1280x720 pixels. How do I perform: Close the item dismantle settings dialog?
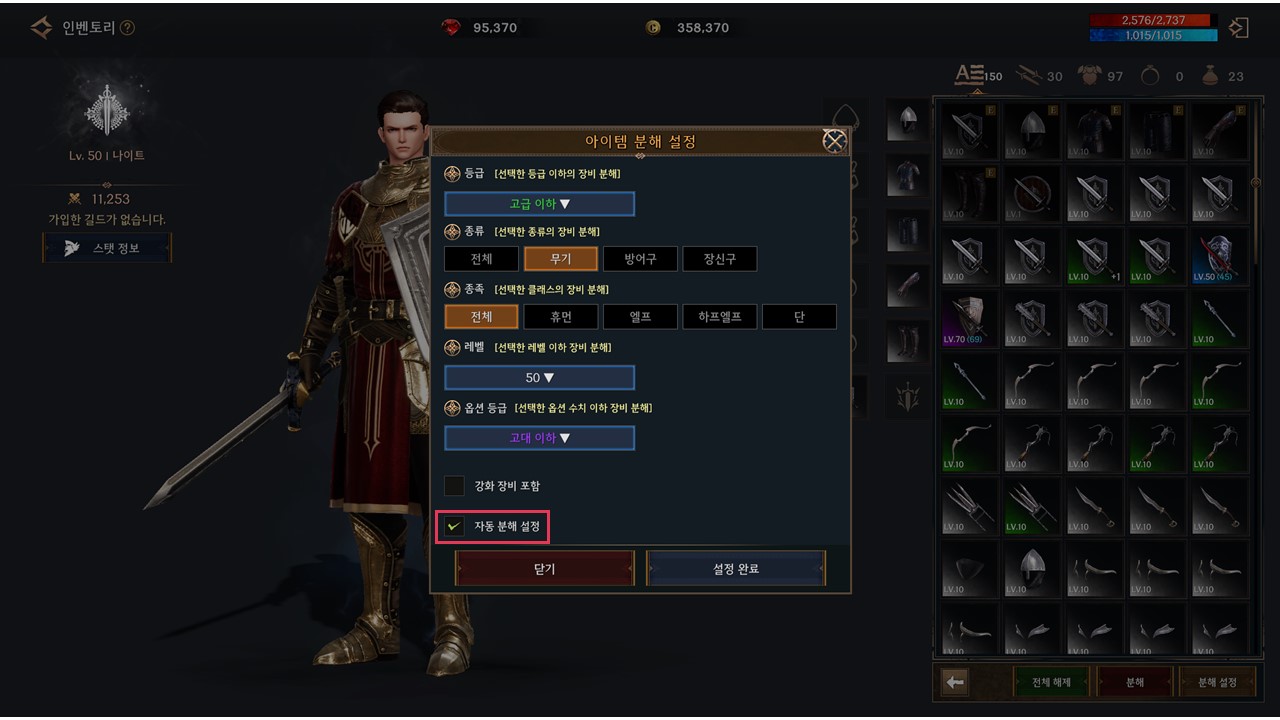834,141
